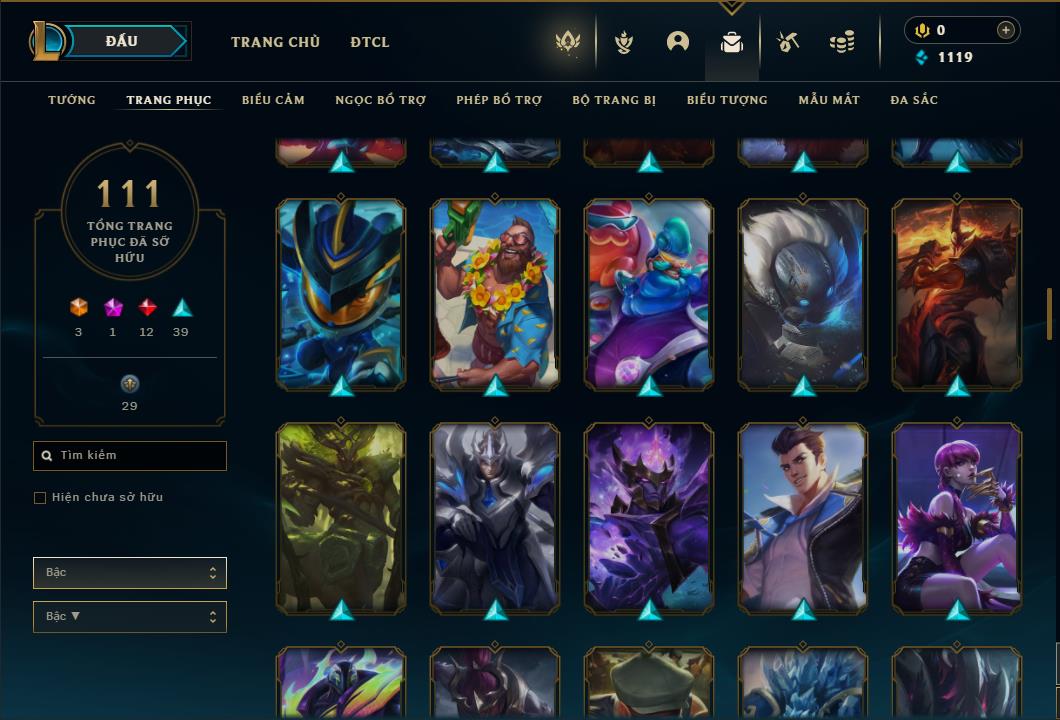Image resolution: width=1060 pixels, height=720 pixels.
Task: Open the BIỂU CẢM tab
Action: [273, 100]
